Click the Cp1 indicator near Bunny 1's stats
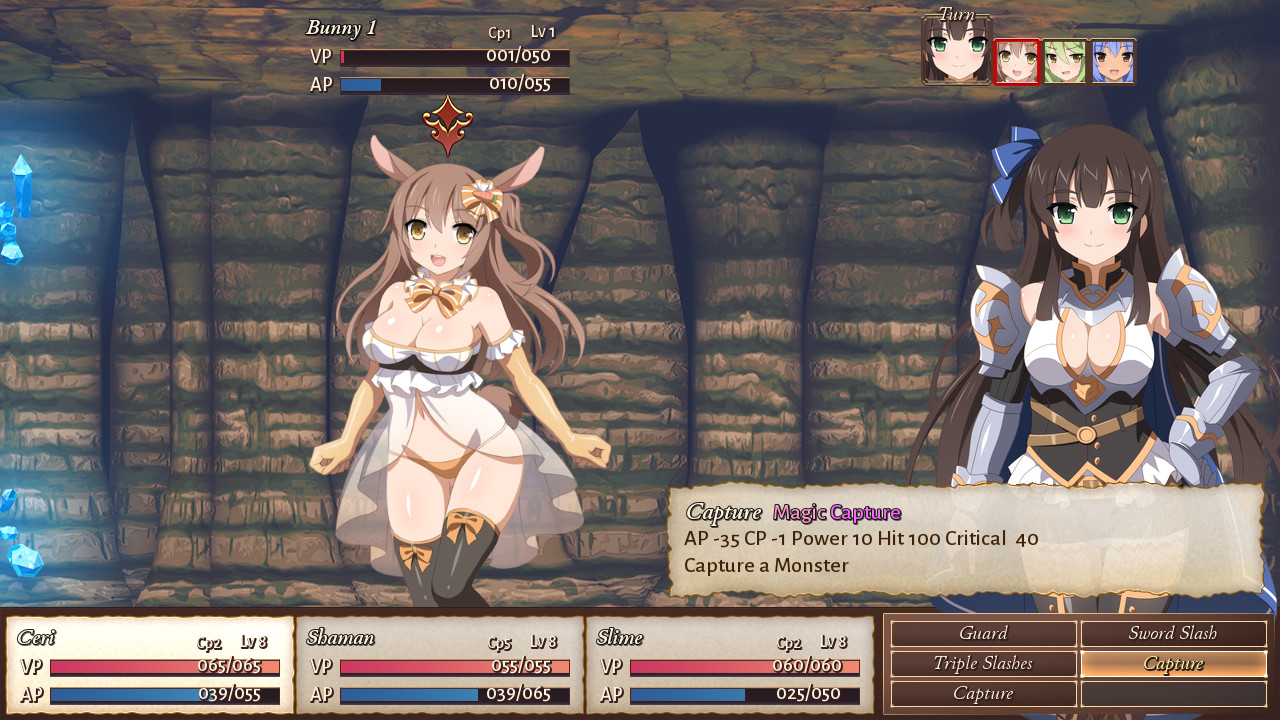This screenshot has width=1280, height=720. click(499, 33)
